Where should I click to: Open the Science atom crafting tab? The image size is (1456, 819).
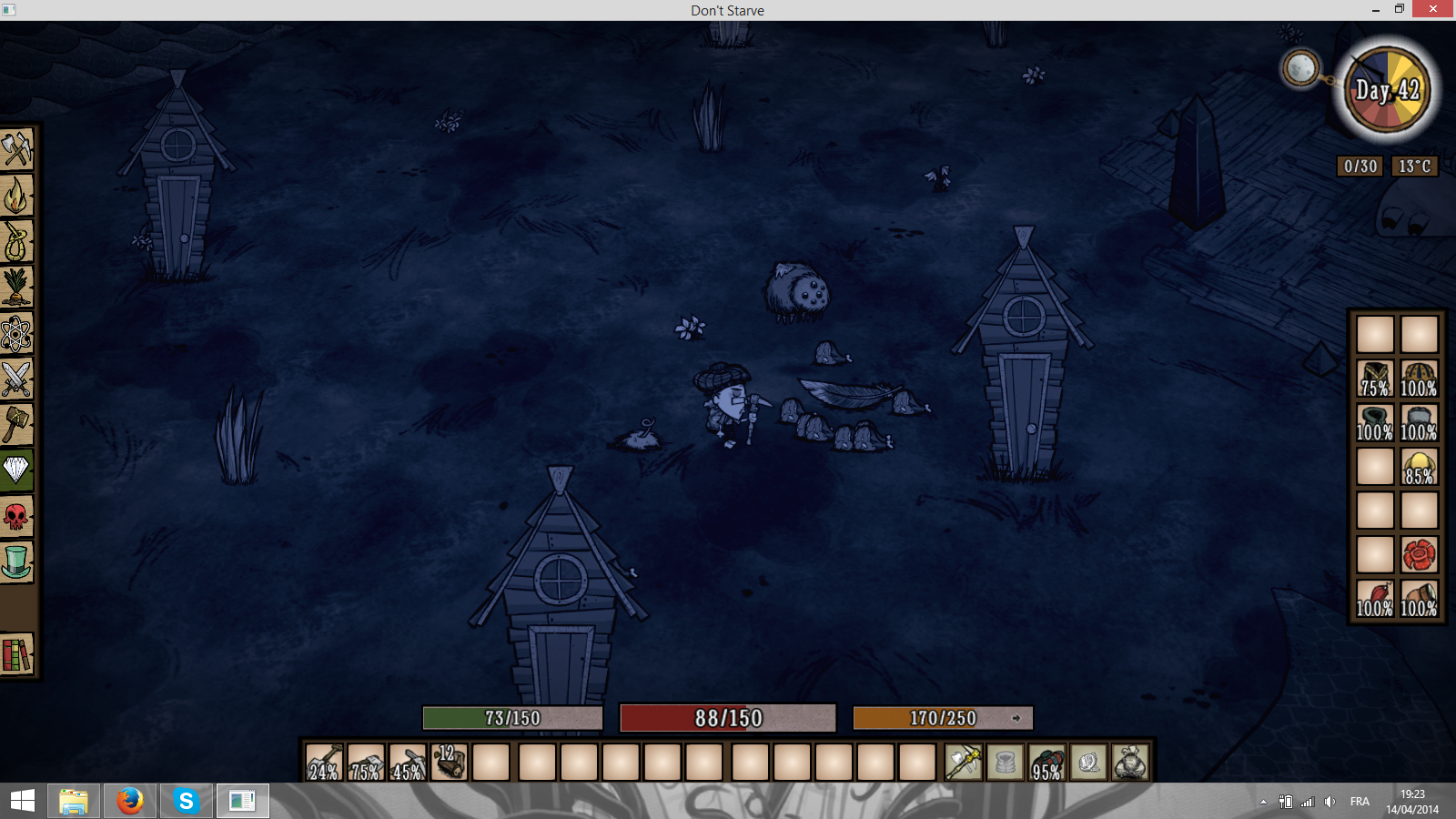[16, 333]
